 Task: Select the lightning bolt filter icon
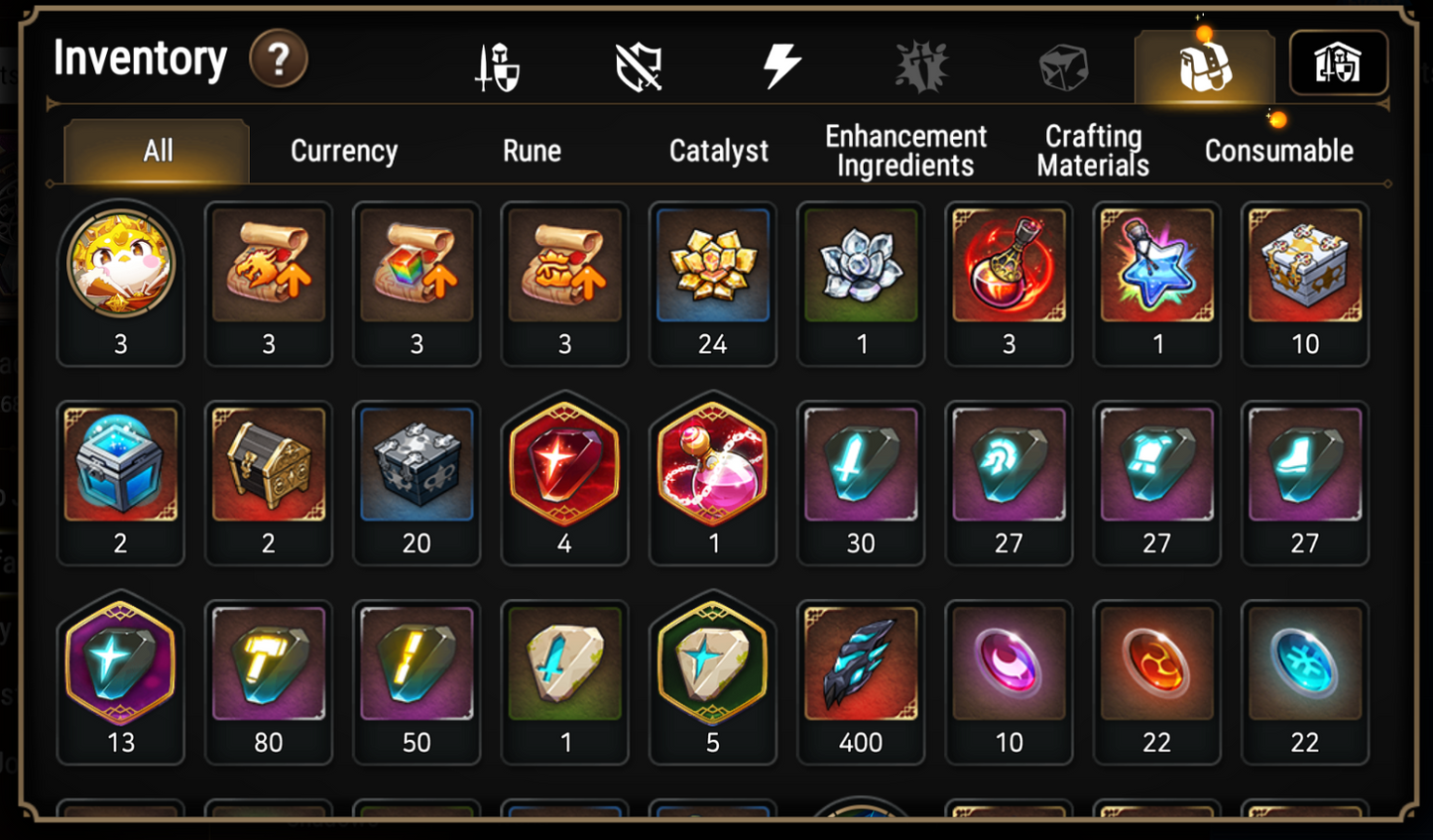point(782,64)
